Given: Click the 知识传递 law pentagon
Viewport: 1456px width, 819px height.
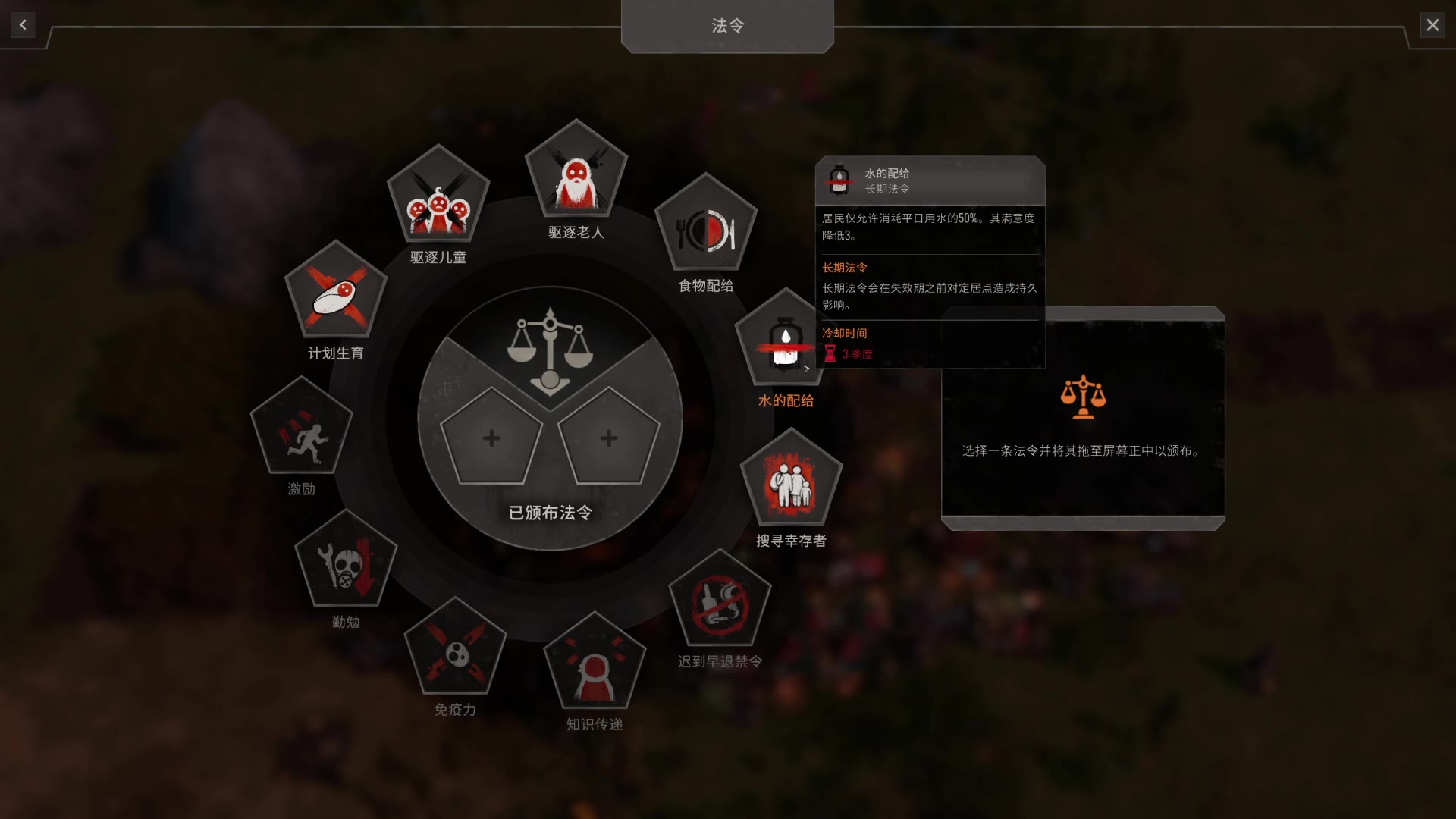Looking at the screenshot, I should [595, 665].
